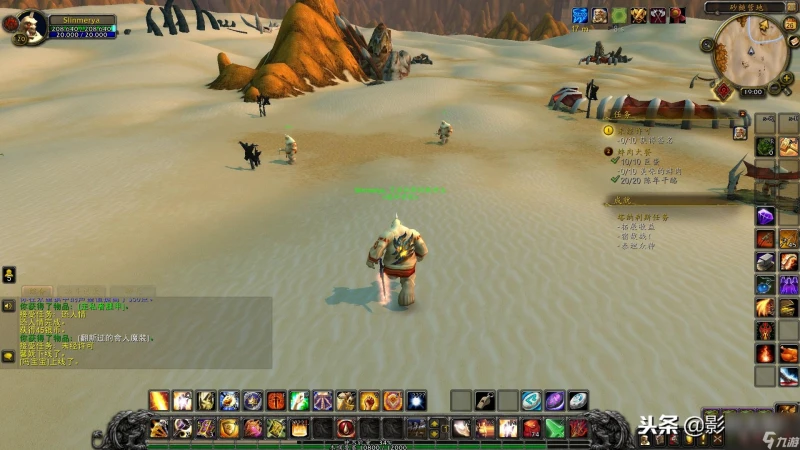The image size is (800, 450).
Task: Activate the flame slash ability on top bar
Action: pyautogui.click(x=159, y=401)
